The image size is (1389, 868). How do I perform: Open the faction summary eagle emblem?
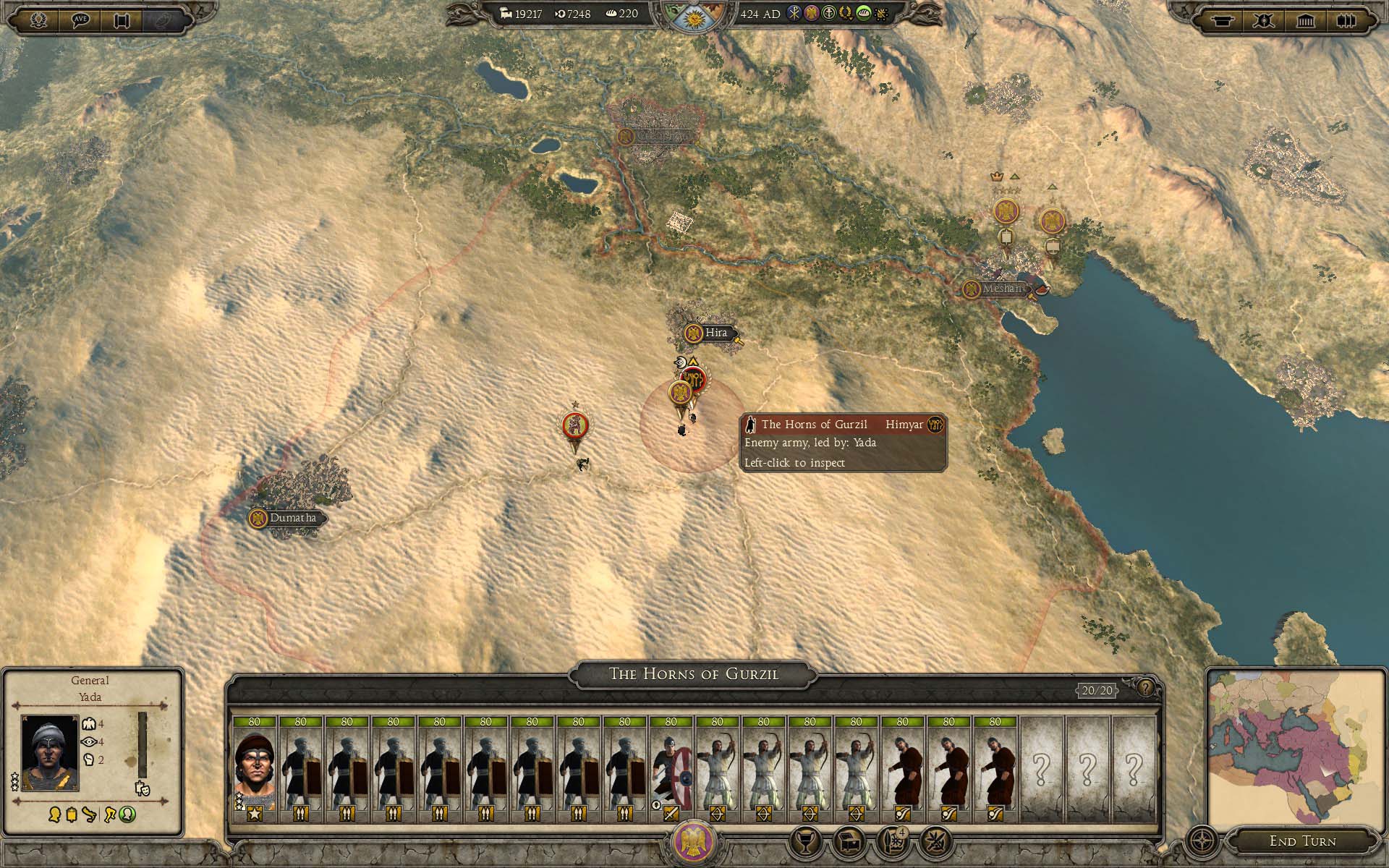pyautogui.click(x=694, y=841)
